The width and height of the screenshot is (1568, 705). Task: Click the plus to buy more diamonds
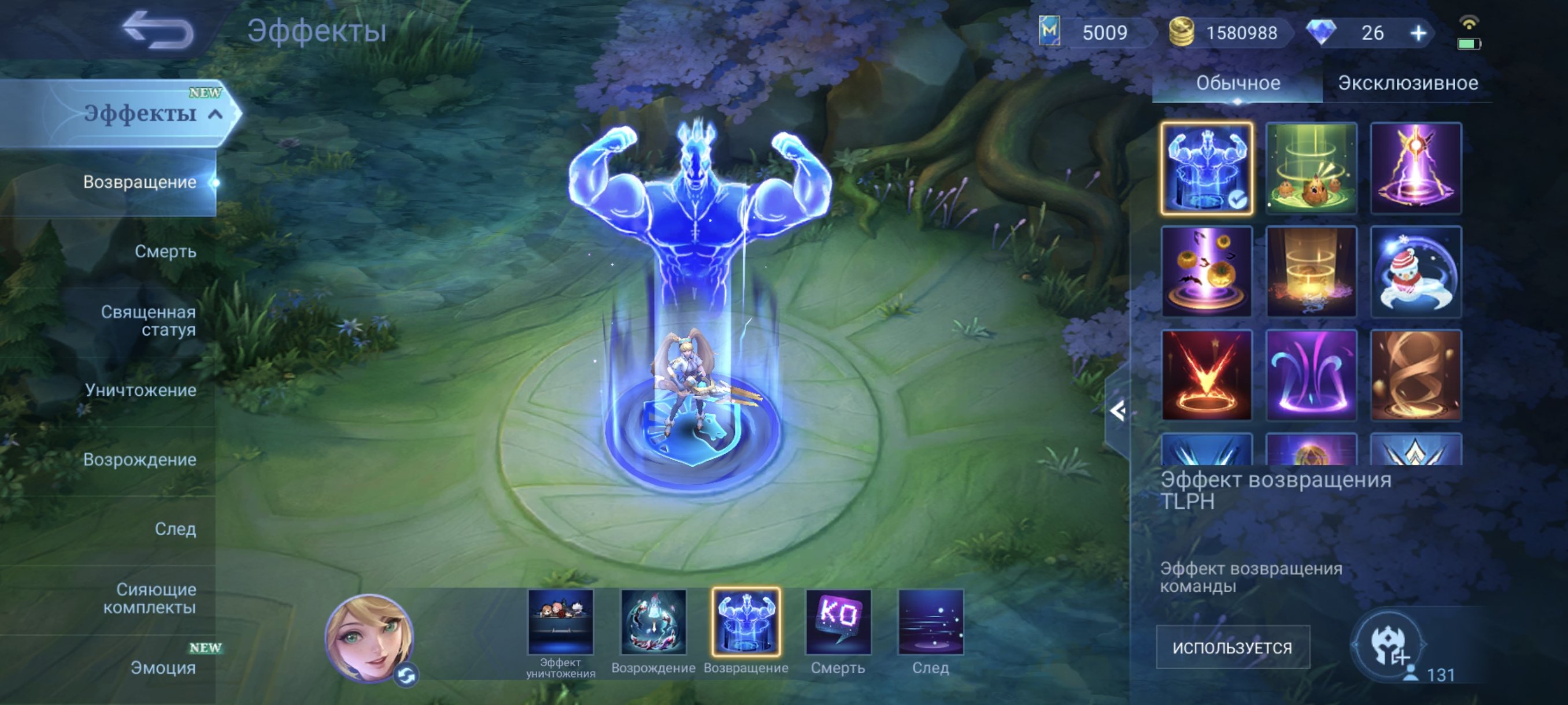click(x=1418, y=34)
